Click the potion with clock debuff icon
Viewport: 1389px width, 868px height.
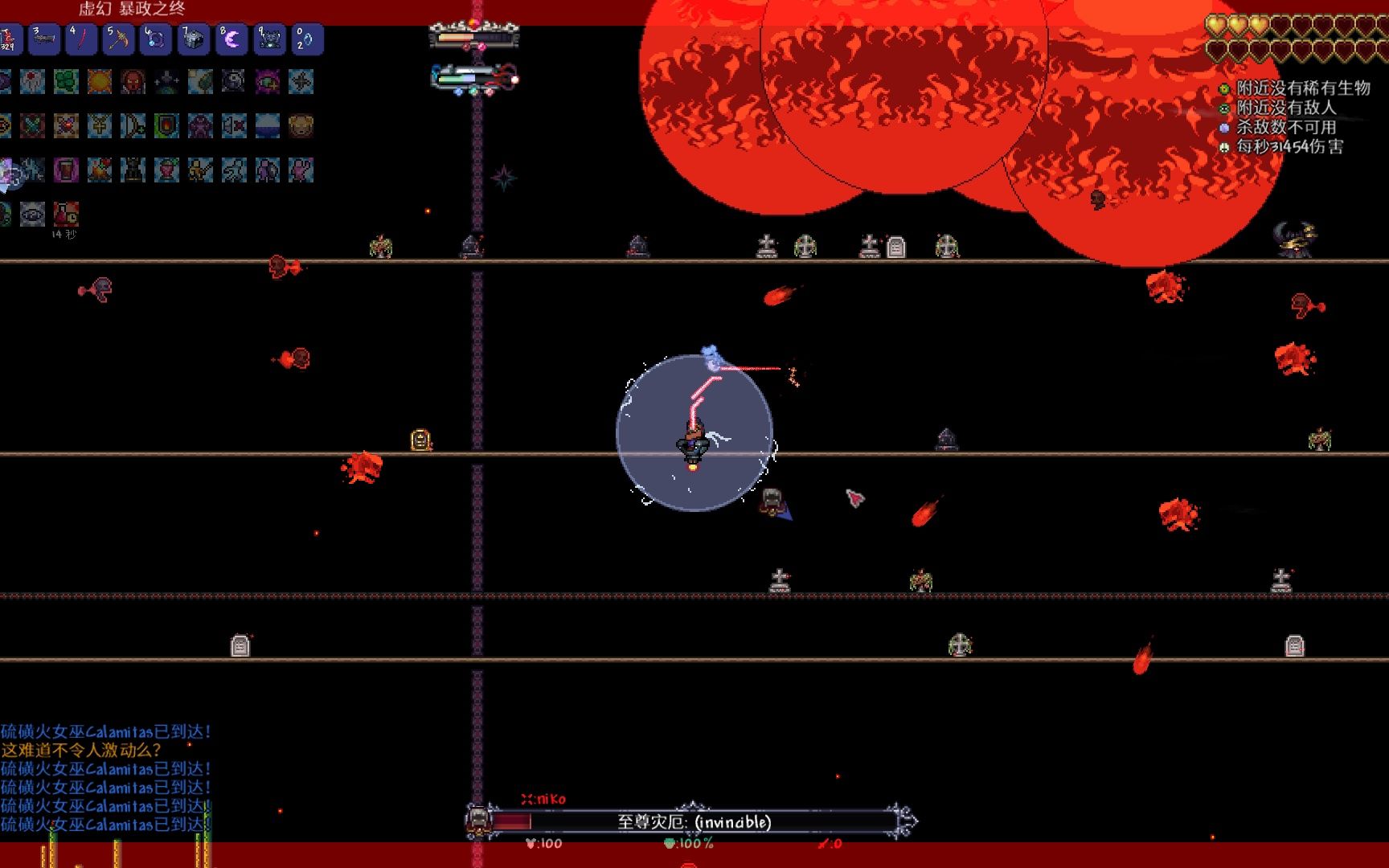(66, 214)
